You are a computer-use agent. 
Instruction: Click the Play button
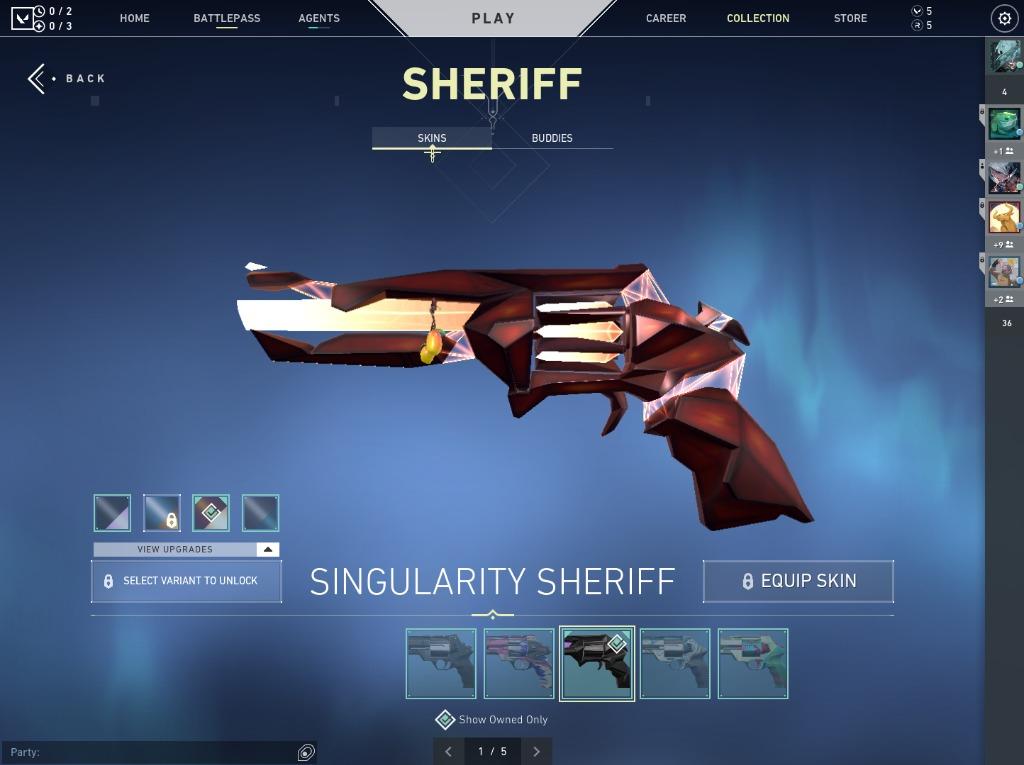pos(493,18)
